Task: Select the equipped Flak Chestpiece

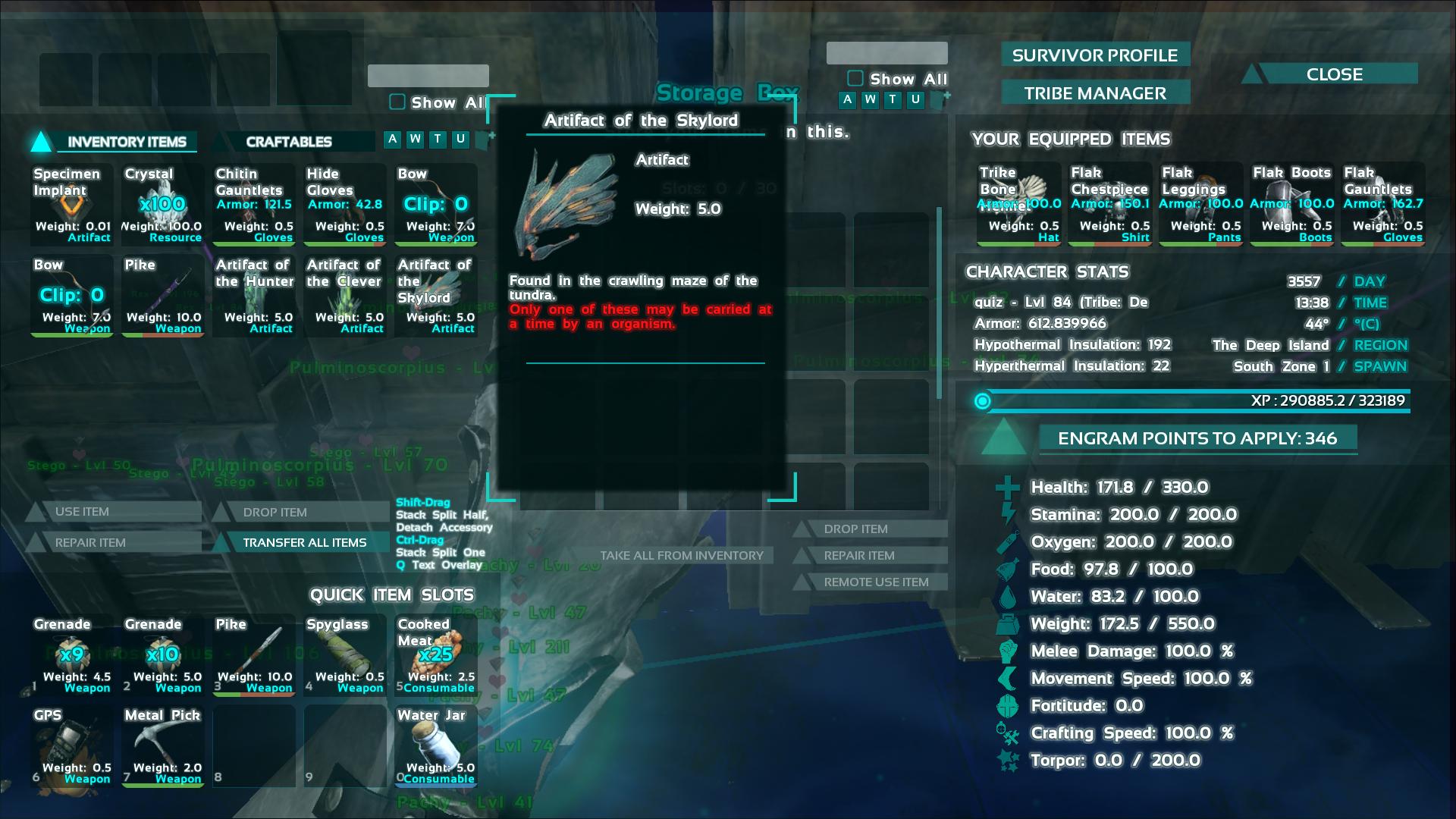Action: (x=1109, y=205)
